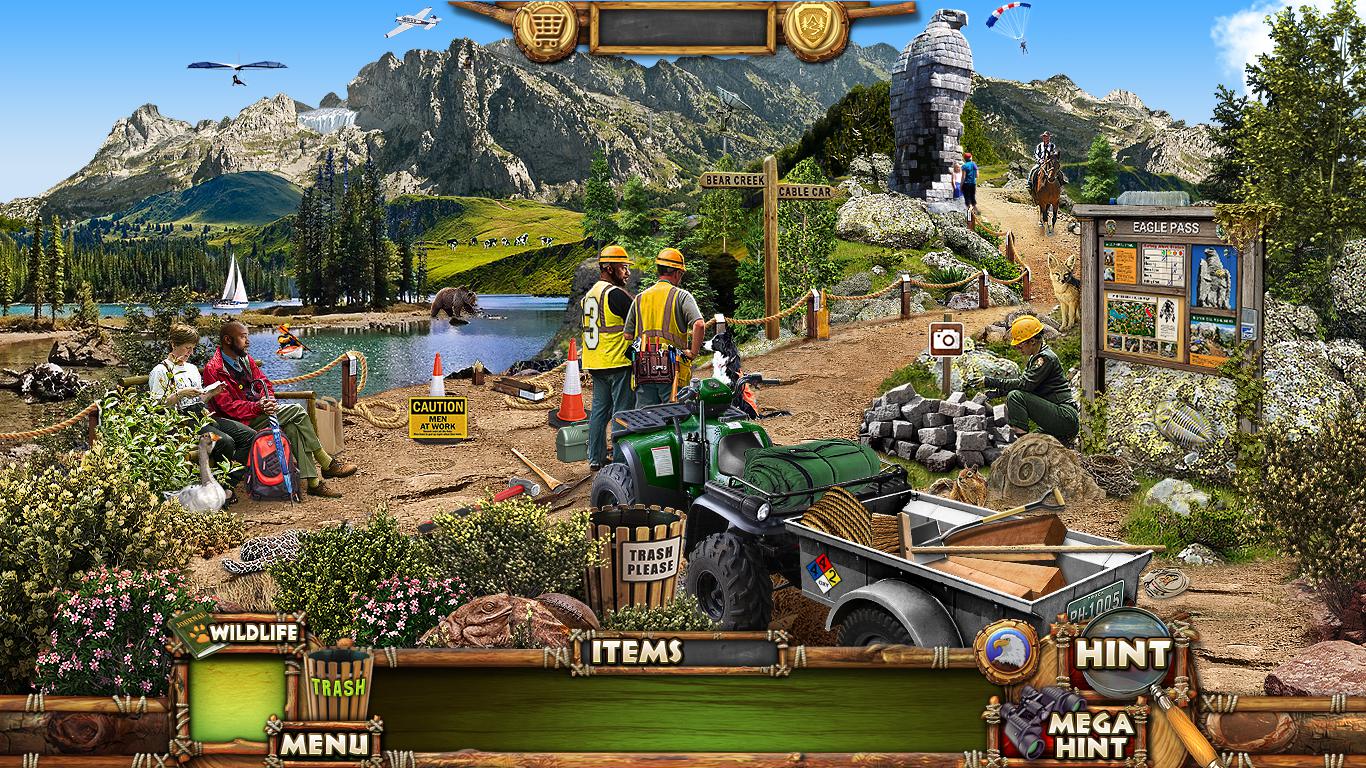Click the gold ranger badge icon

(815, 29)
